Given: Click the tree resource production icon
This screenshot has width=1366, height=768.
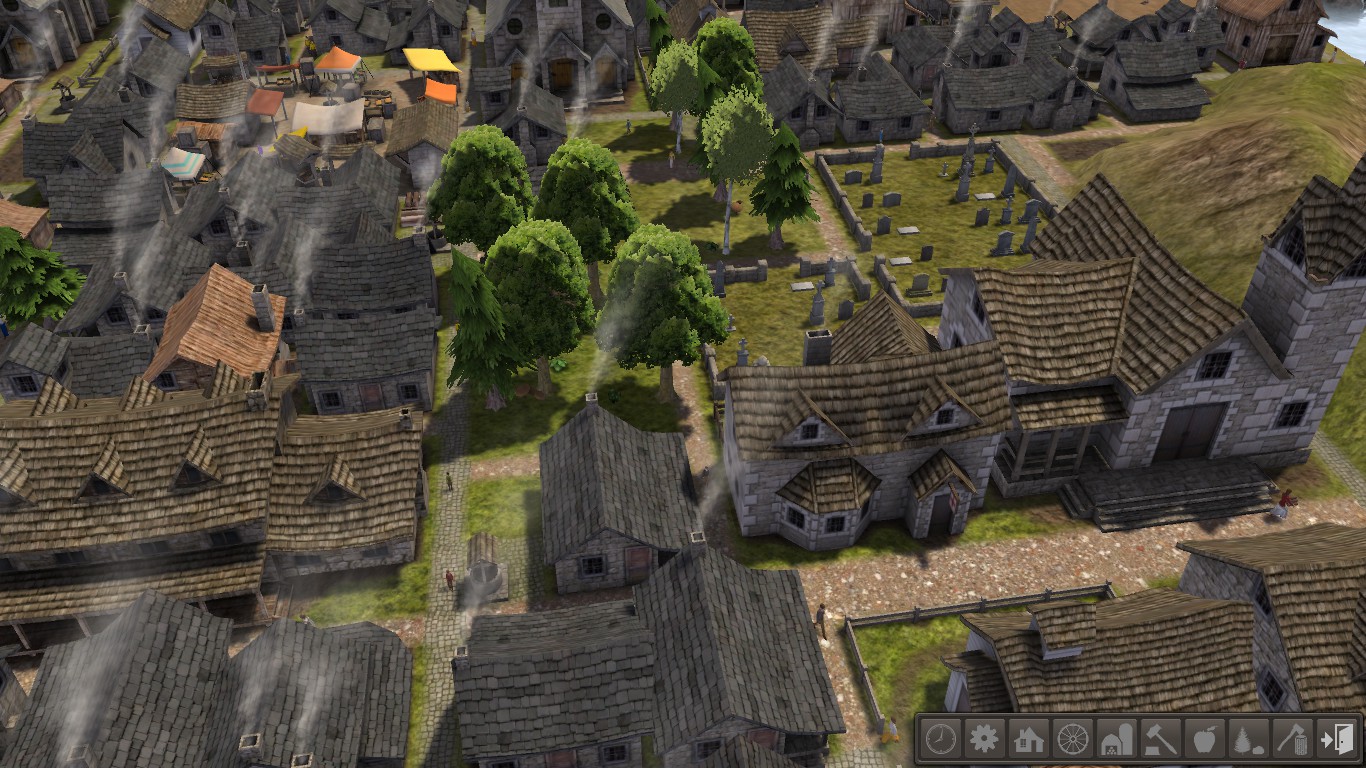Looking at the screenshot, I should (x=1248, y=740).
